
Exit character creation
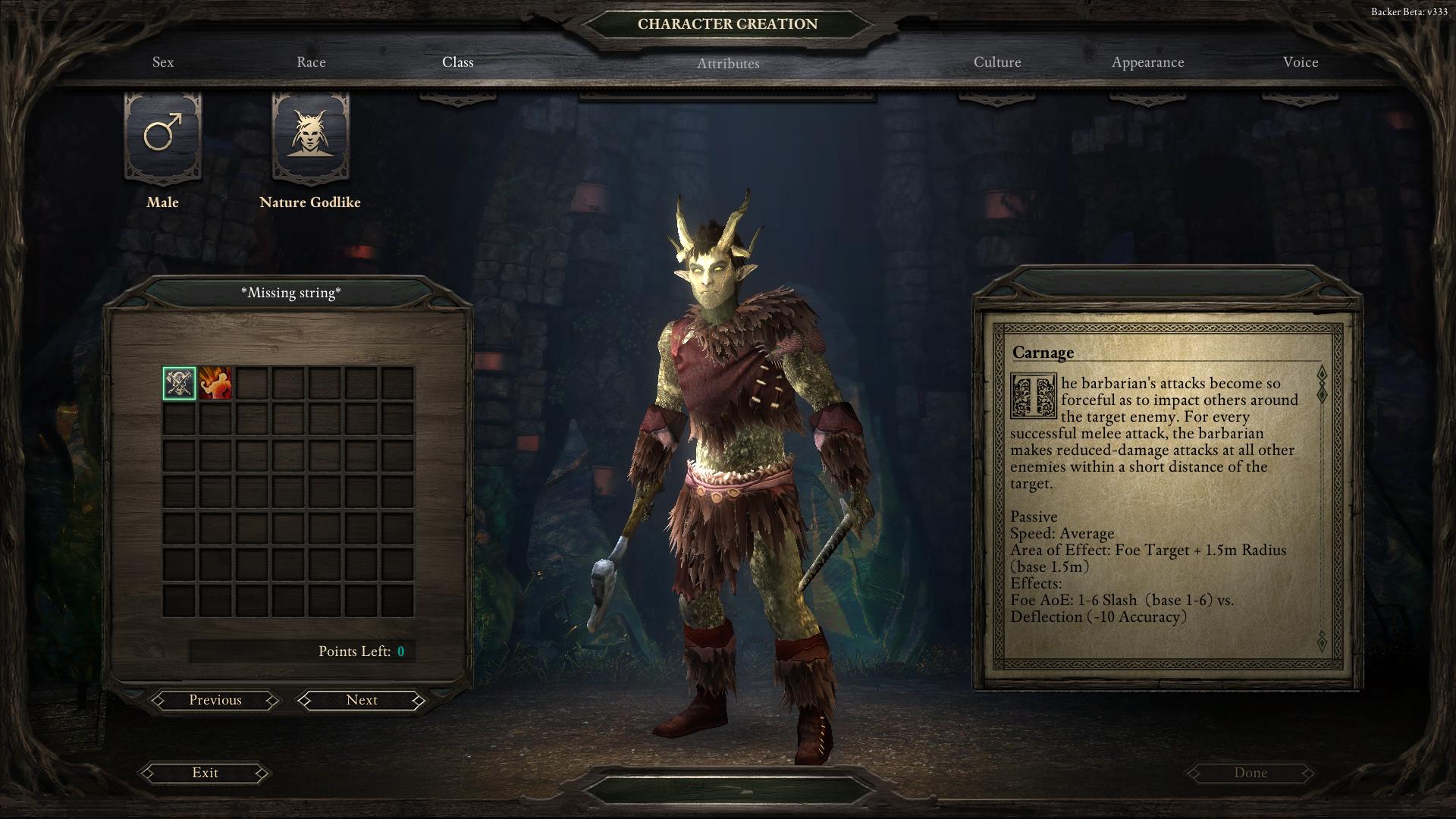205,773
